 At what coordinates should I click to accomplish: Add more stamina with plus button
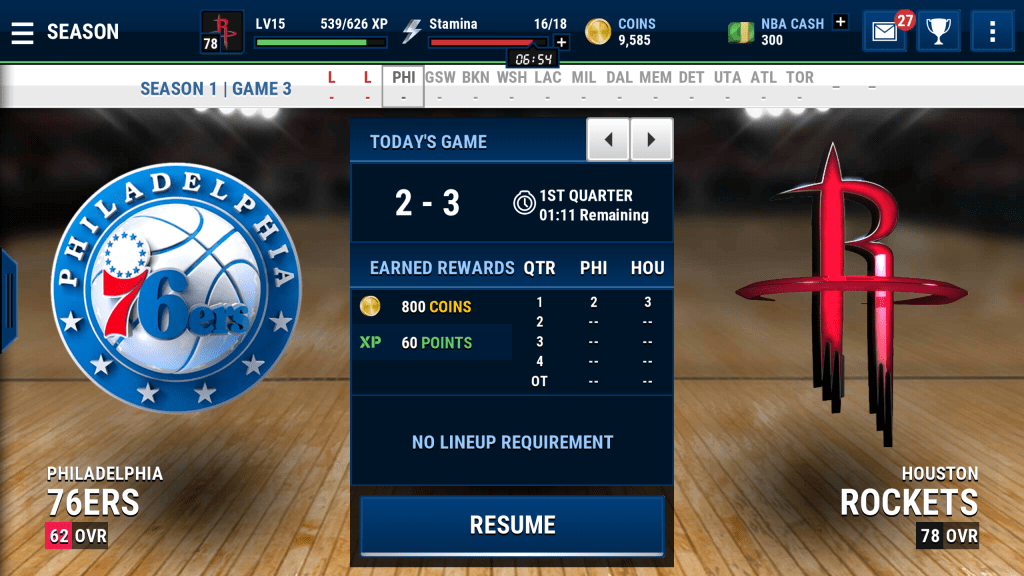pos(561,42)
